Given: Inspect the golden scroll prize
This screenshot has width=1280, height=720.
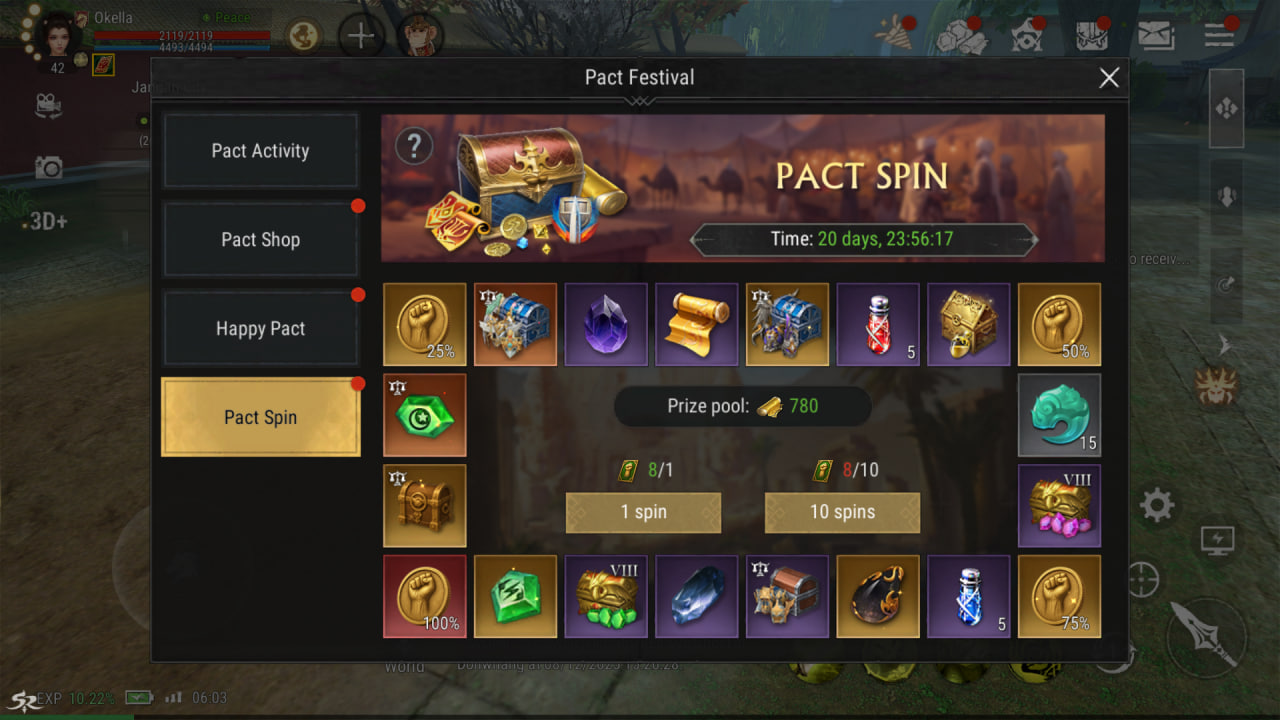Looking at the screenshot, I should tap(696, 324).
